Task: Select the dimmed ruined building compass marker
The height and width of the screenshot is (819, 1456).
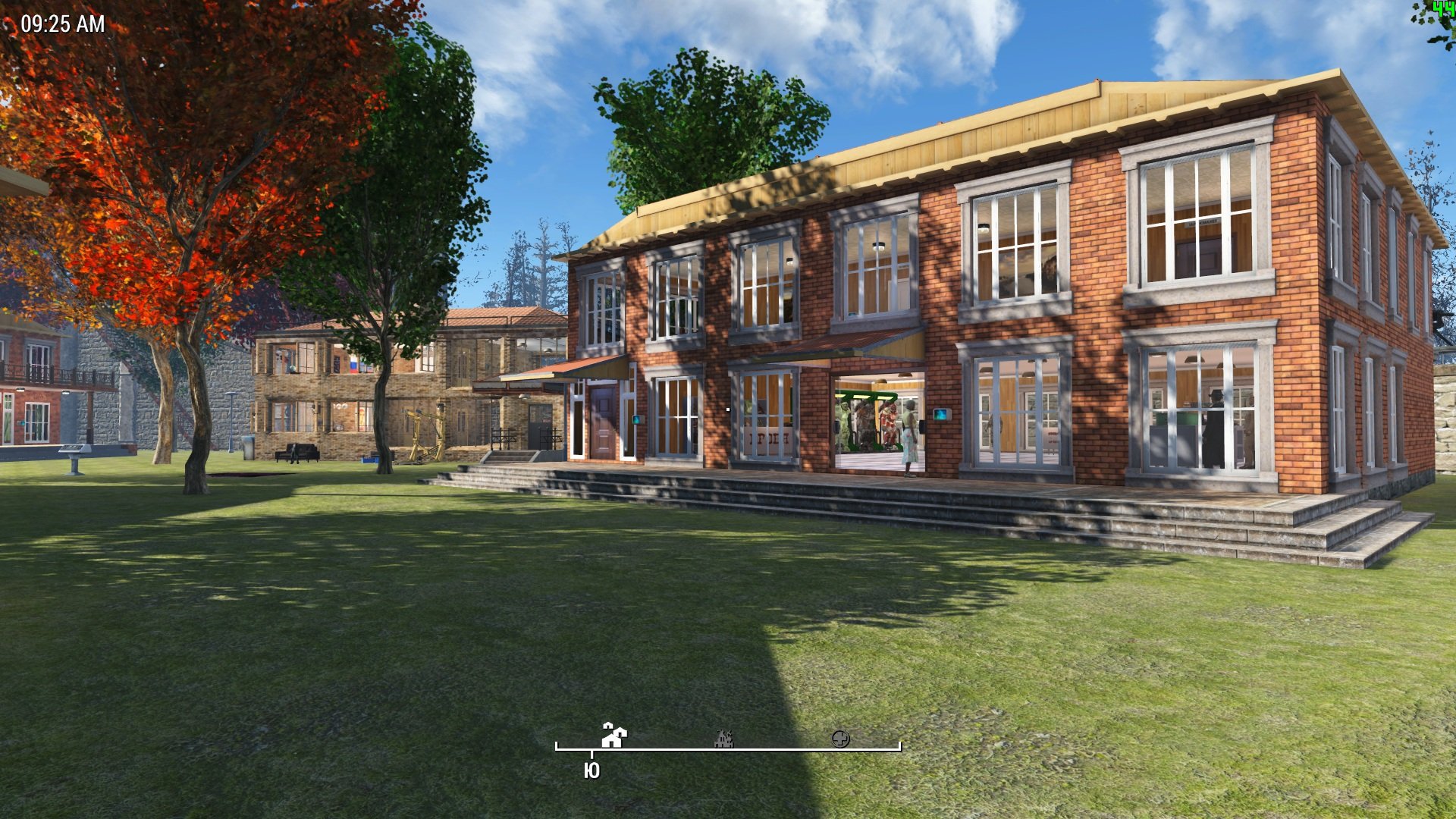Action: point(724,738)
